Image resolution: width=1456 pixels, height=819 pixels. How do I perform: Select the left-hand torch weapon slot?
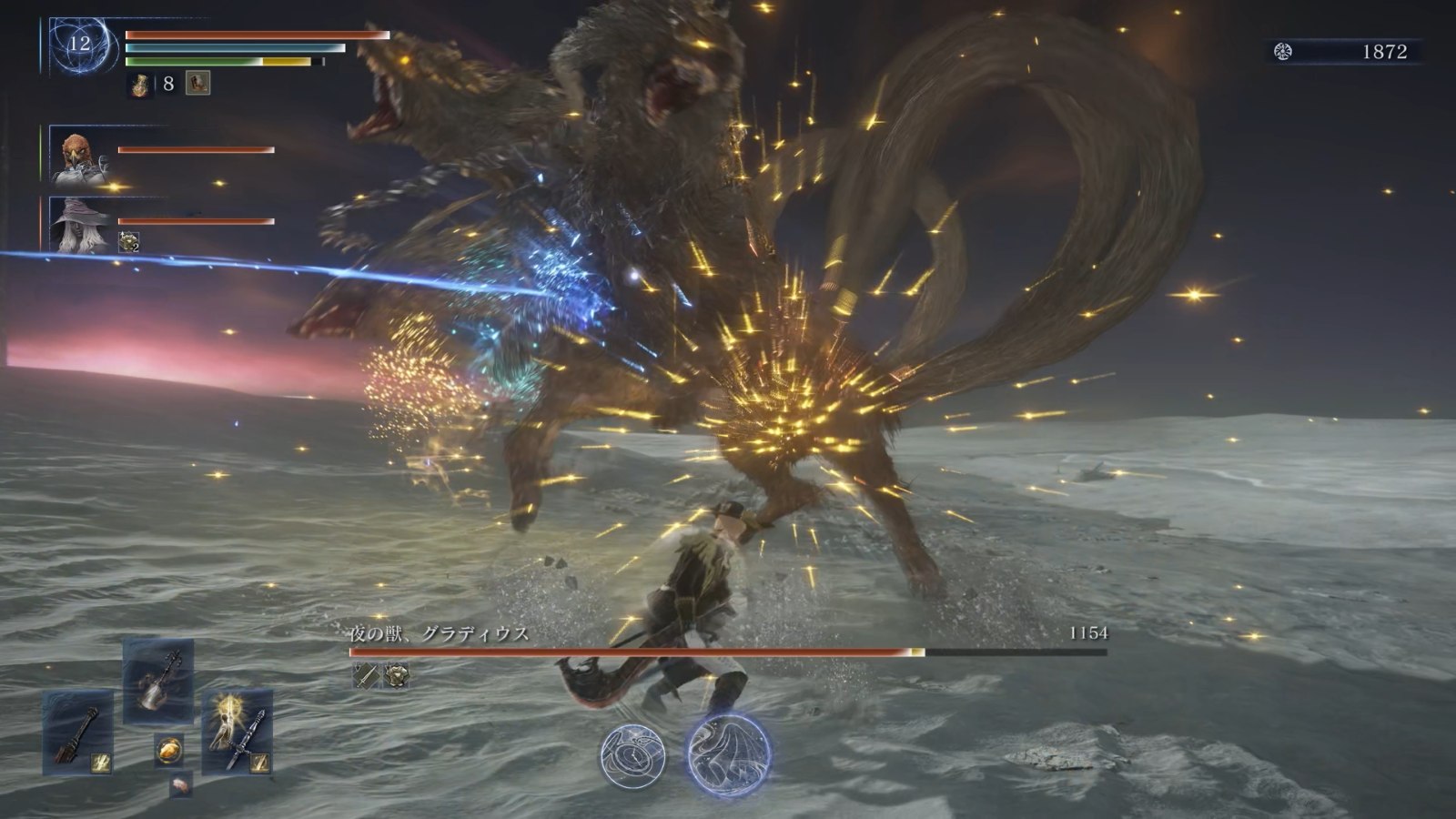[x=78, y=733]
